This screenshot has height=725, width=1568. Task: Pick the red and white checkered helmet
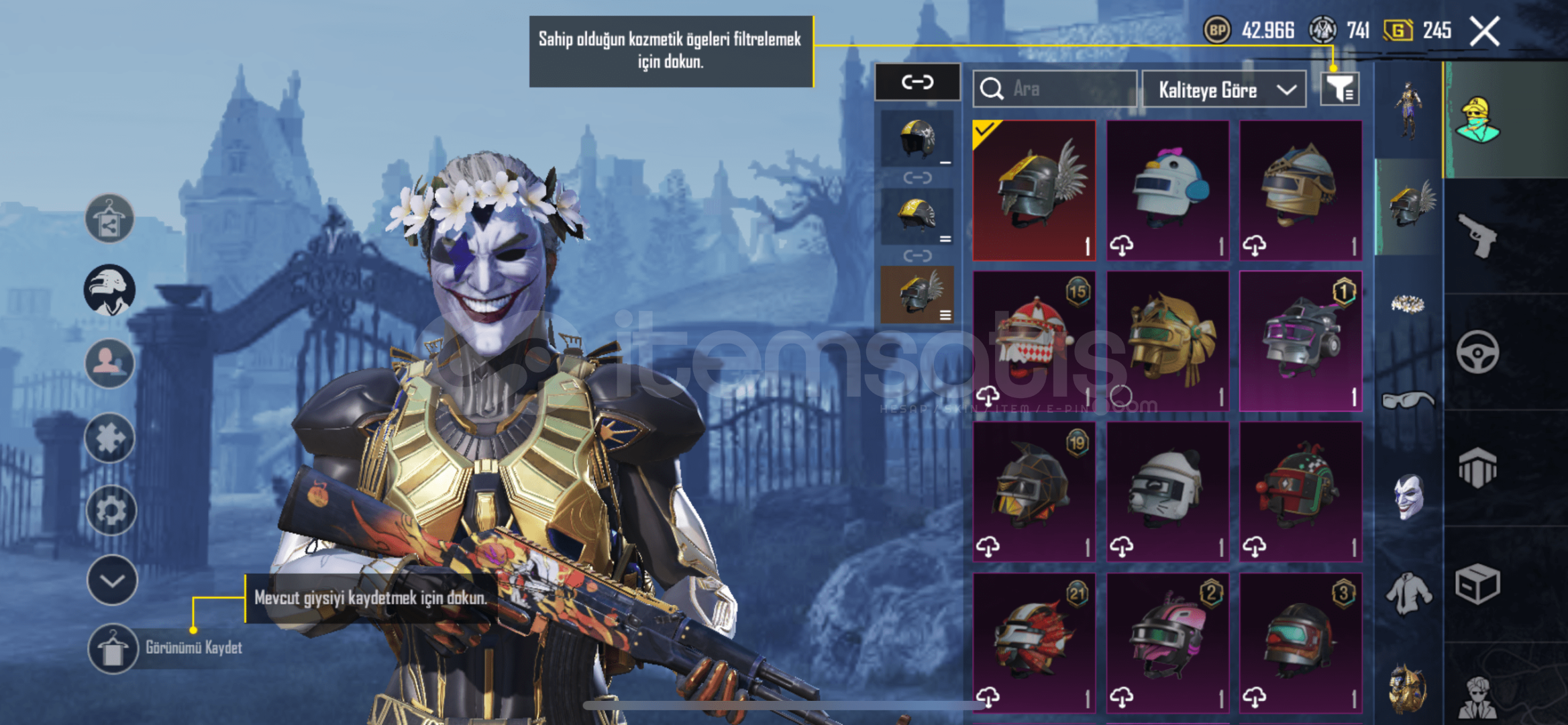[x=1034, y=341]
